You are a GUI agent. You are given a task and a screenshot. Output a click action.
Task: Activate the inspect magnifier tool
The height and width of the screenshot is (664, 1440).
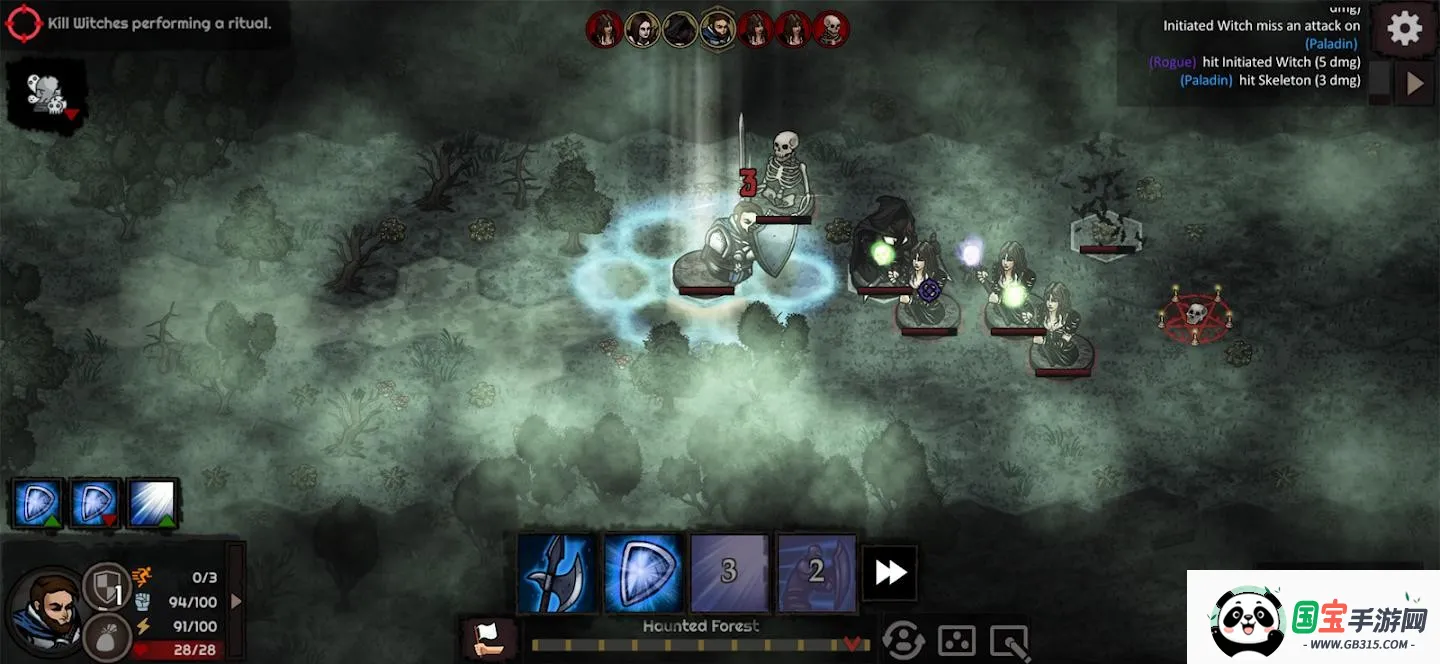(1008, 640)
